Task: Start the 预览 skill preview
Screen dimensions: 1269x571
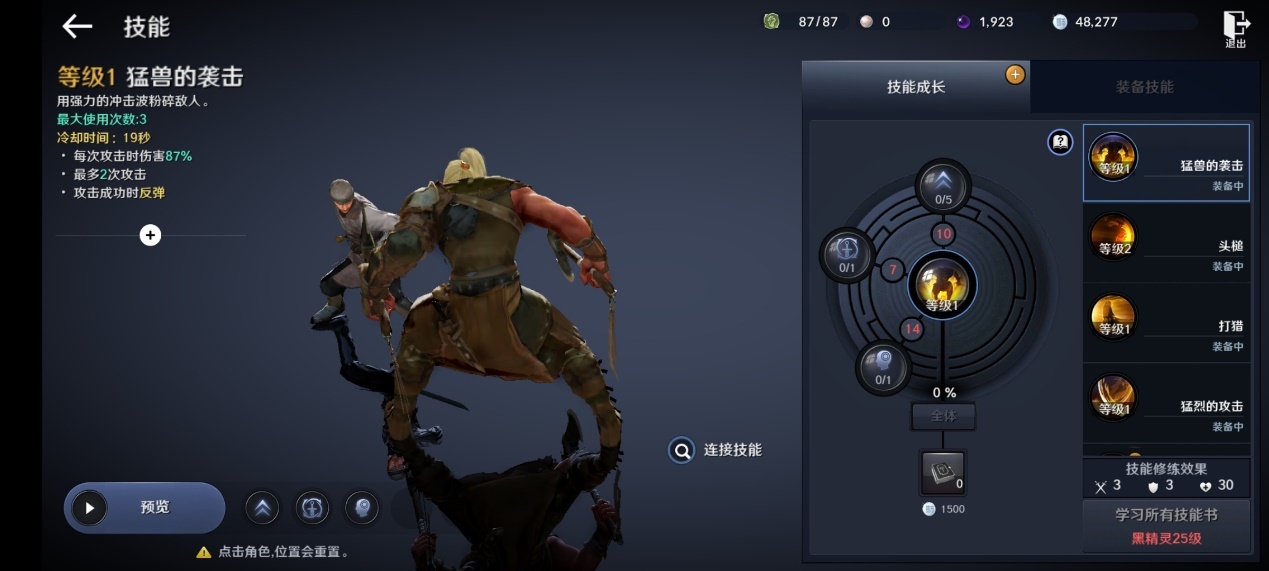Action: (x=145, y=507)
